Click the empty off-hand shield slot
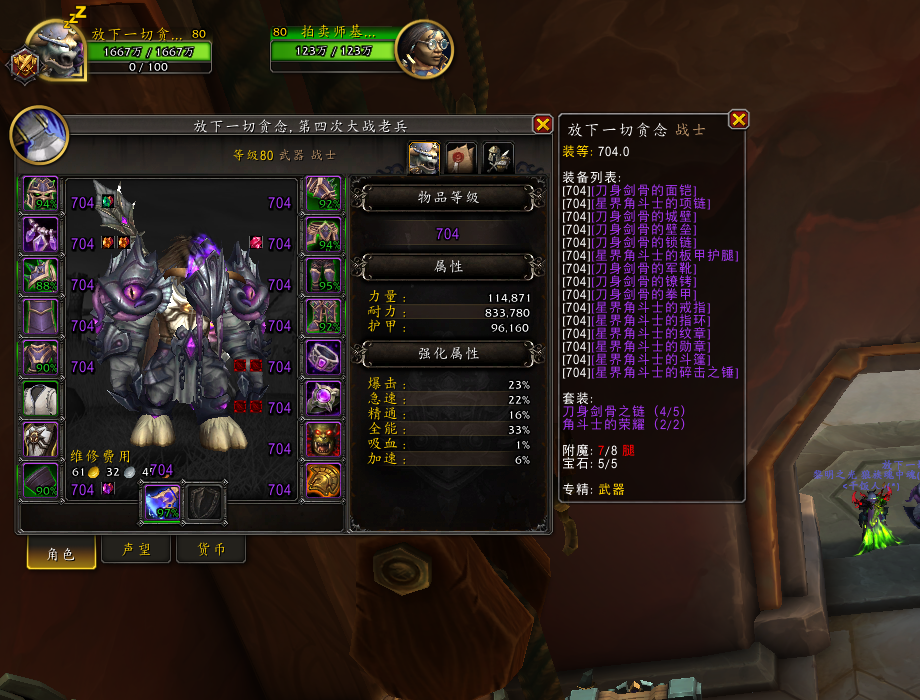 tap(207, 500)
